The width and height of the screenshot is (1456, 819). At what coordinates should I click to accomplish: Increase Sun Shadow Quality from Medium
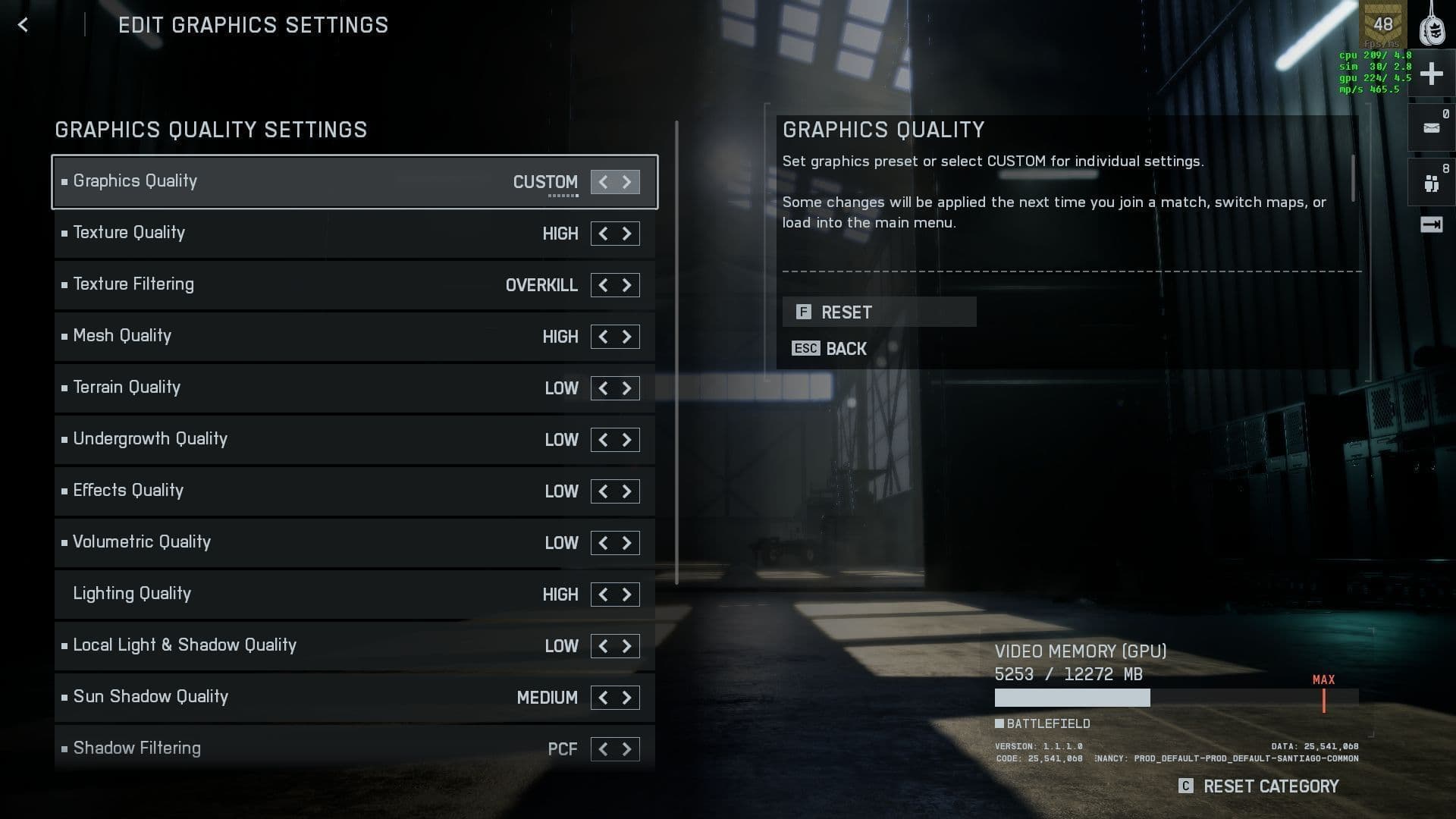click(627, 698)
